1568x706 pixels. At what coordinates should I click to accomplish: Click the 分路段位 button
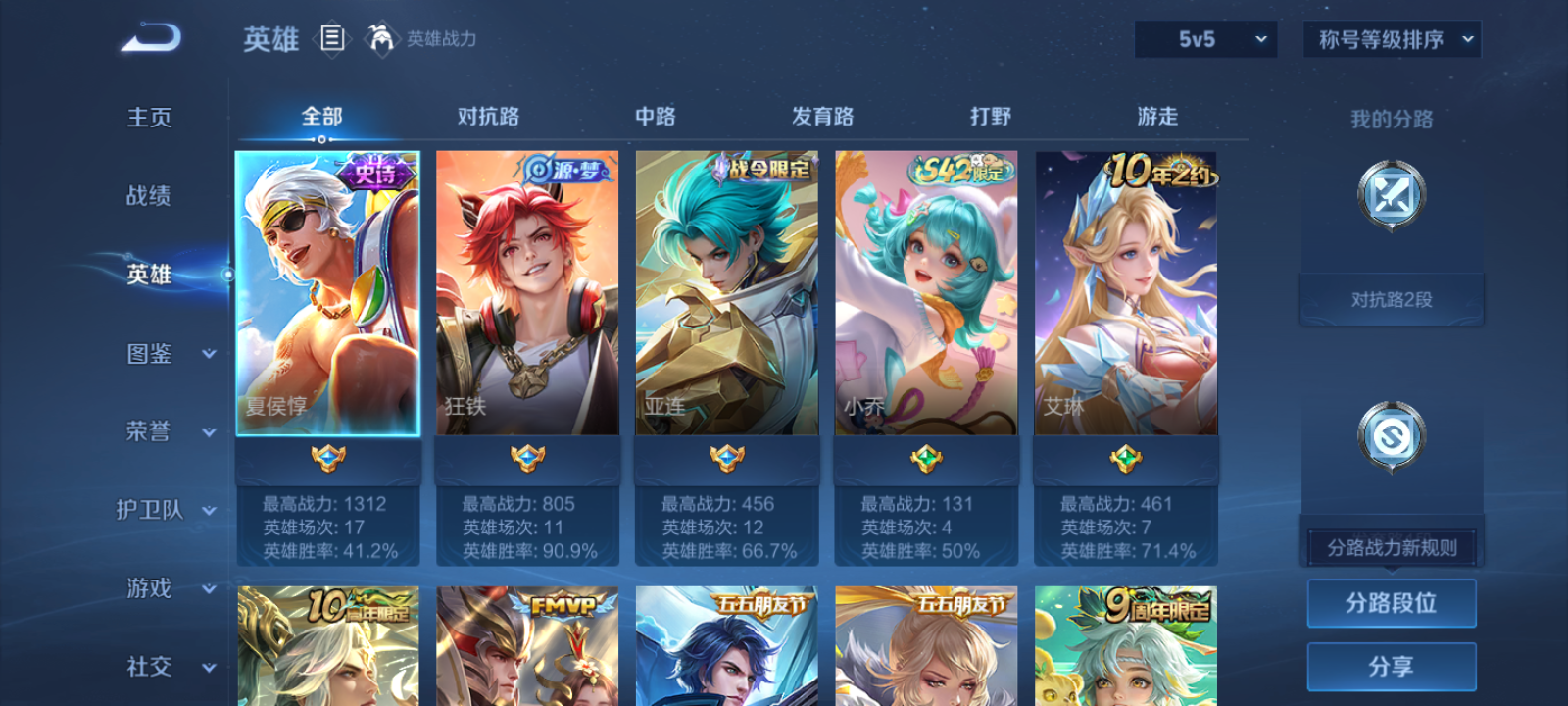(1391, 602)
